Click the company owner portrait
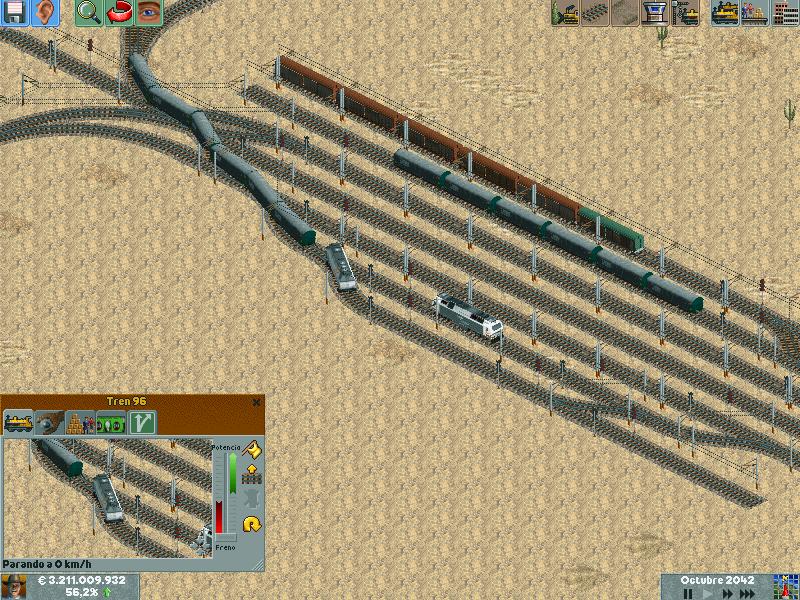 14,586
